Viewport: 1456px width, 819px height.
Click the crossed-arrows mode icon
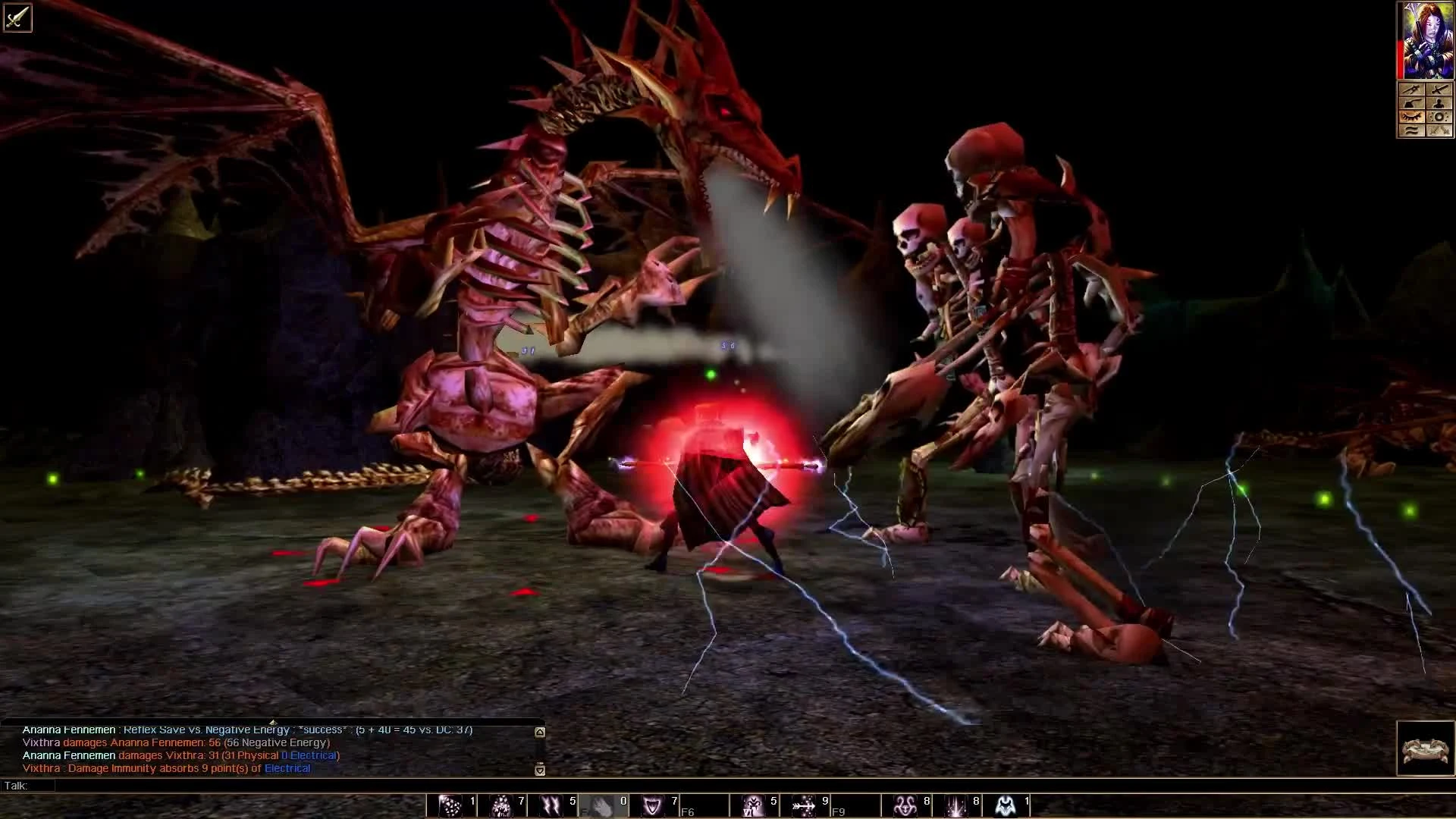(x=1439, y=130)
